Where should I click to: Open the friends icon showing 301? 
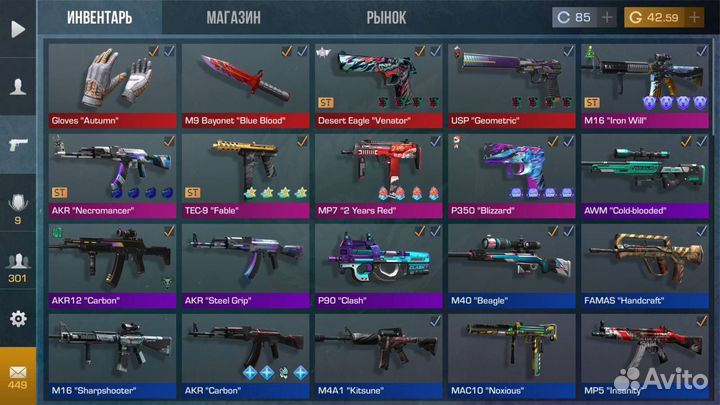pyautogui.click(x=17, y=265)
